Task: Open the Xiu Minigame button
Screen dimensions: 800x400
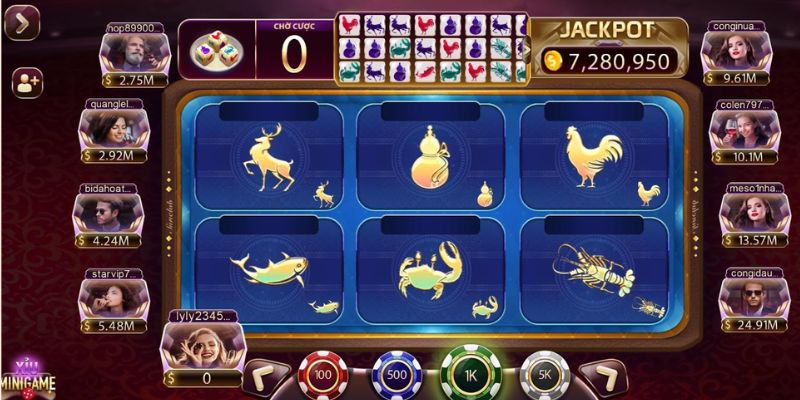Action: click(25, 376)
